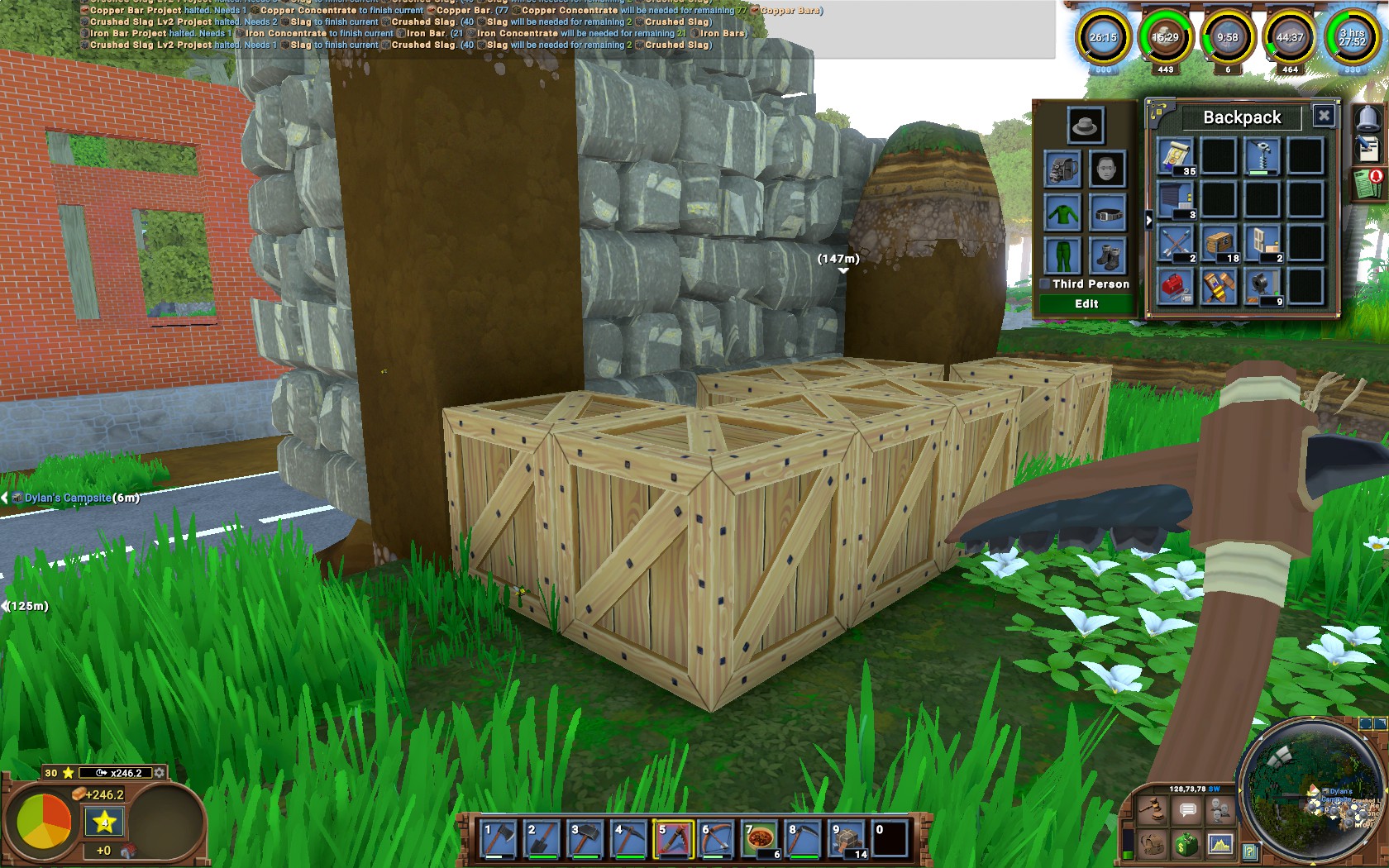Select the soup in hotbar slot 7
1389x868 pixels.
tap(761, 837)
